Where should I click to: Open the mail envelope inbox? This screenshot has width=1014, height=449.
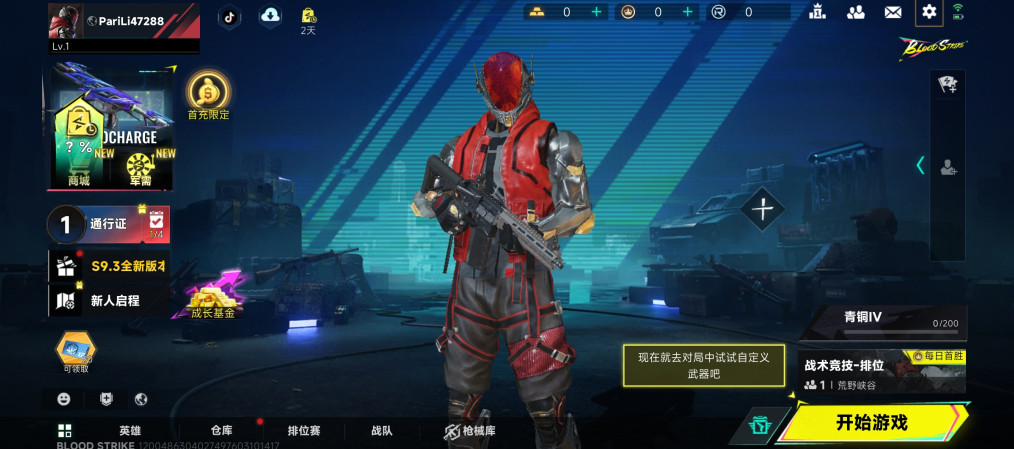coord(893,12)
